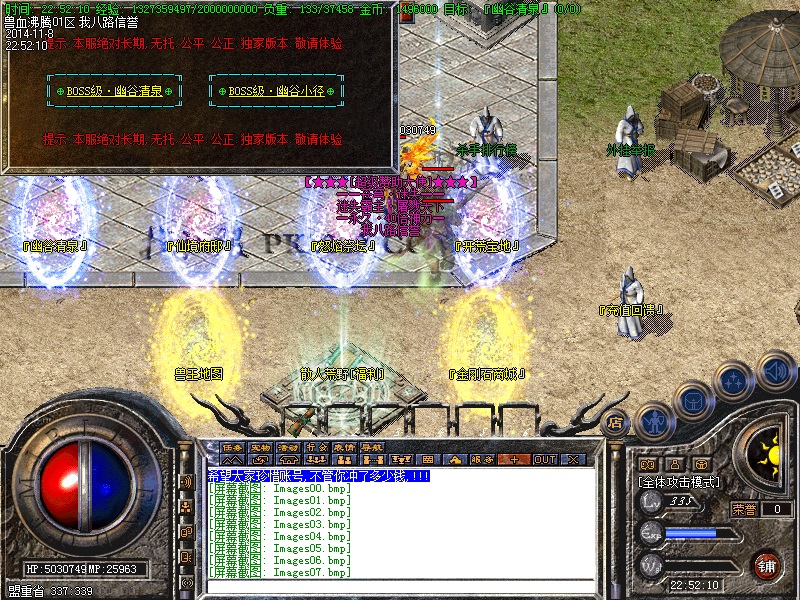Open the bag inventory box icon

tap(693, 400)
